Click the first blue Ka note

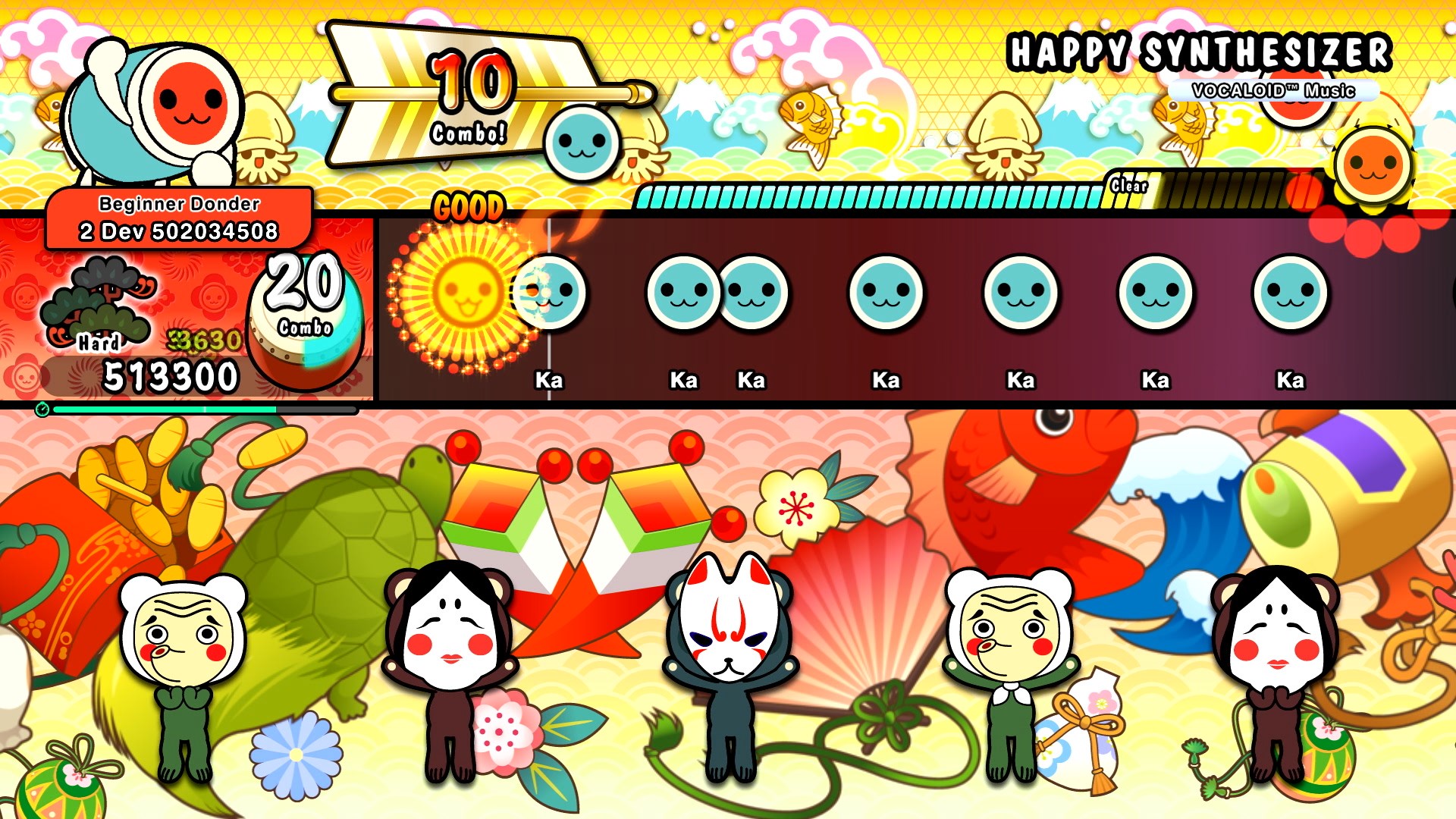pyautogui.click(x=550, y=292)
